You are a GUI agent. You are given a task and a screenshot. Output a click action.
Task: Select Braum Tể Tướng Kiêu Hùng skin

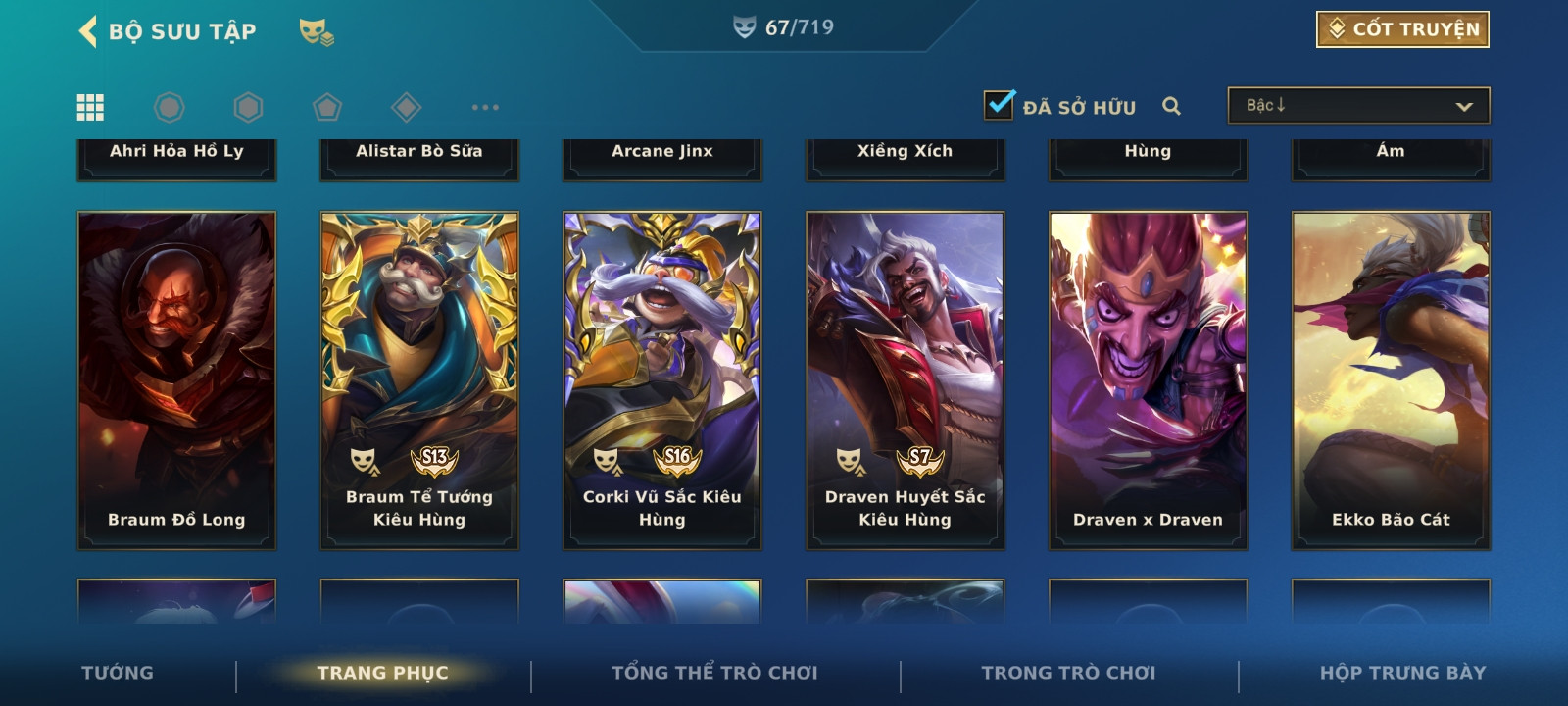click(419, 380)
